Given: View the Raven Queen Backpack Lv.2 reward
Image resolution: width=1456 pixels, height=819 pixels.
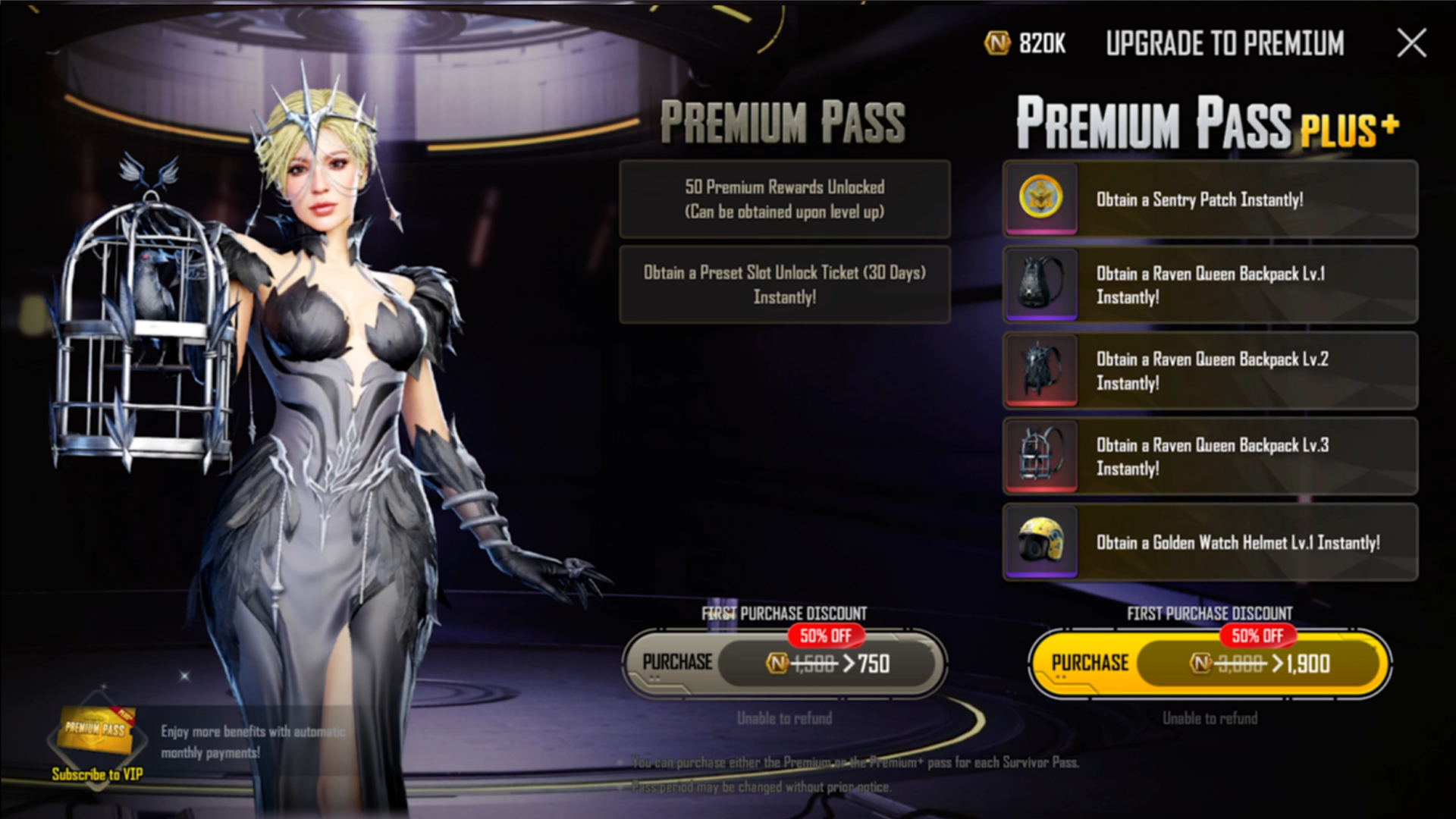Looking at the screenshot, I should click(x=1210, y=371).
